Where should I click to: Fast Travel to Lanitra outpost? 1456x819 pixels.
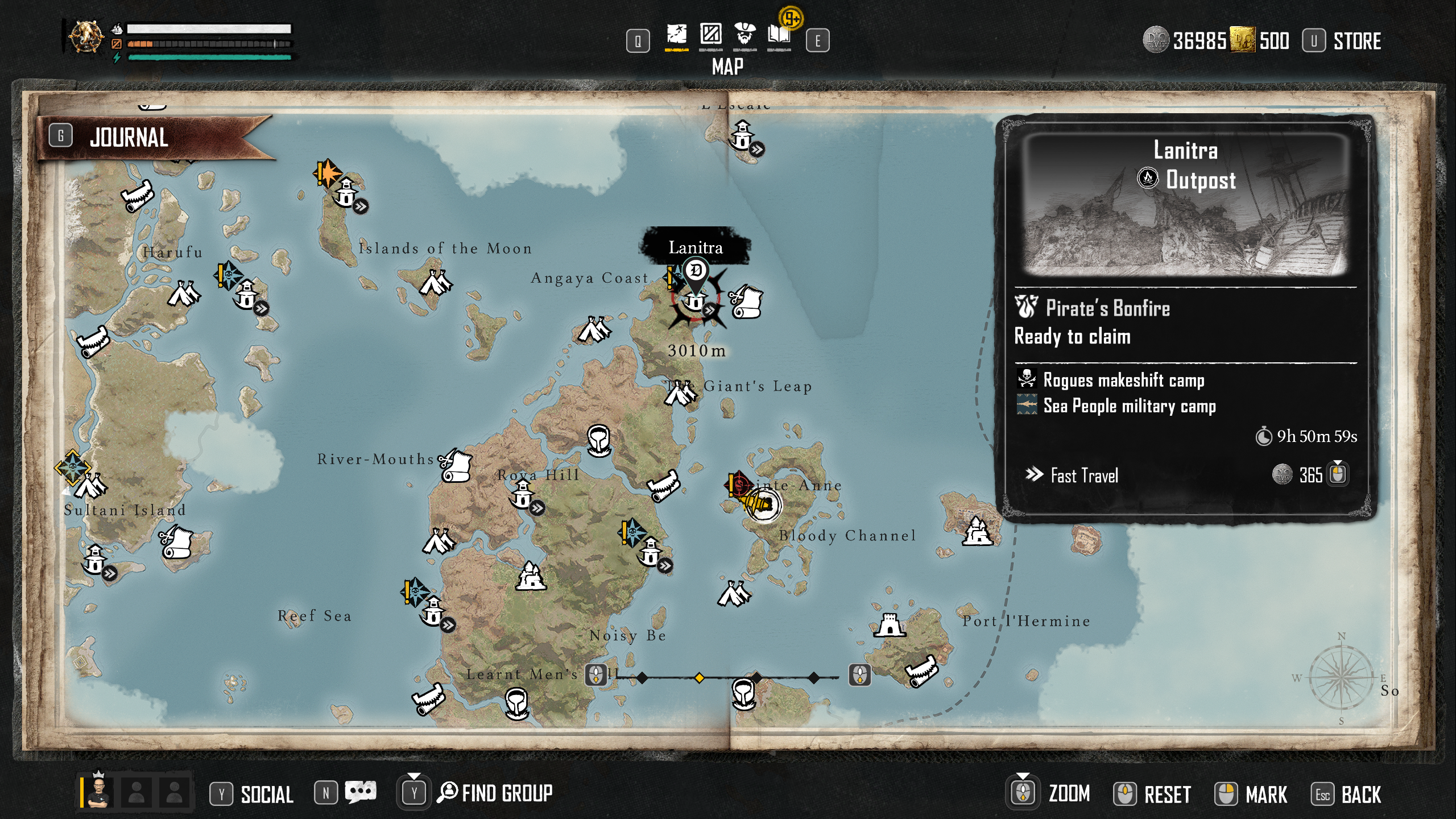coord(1083,475)
